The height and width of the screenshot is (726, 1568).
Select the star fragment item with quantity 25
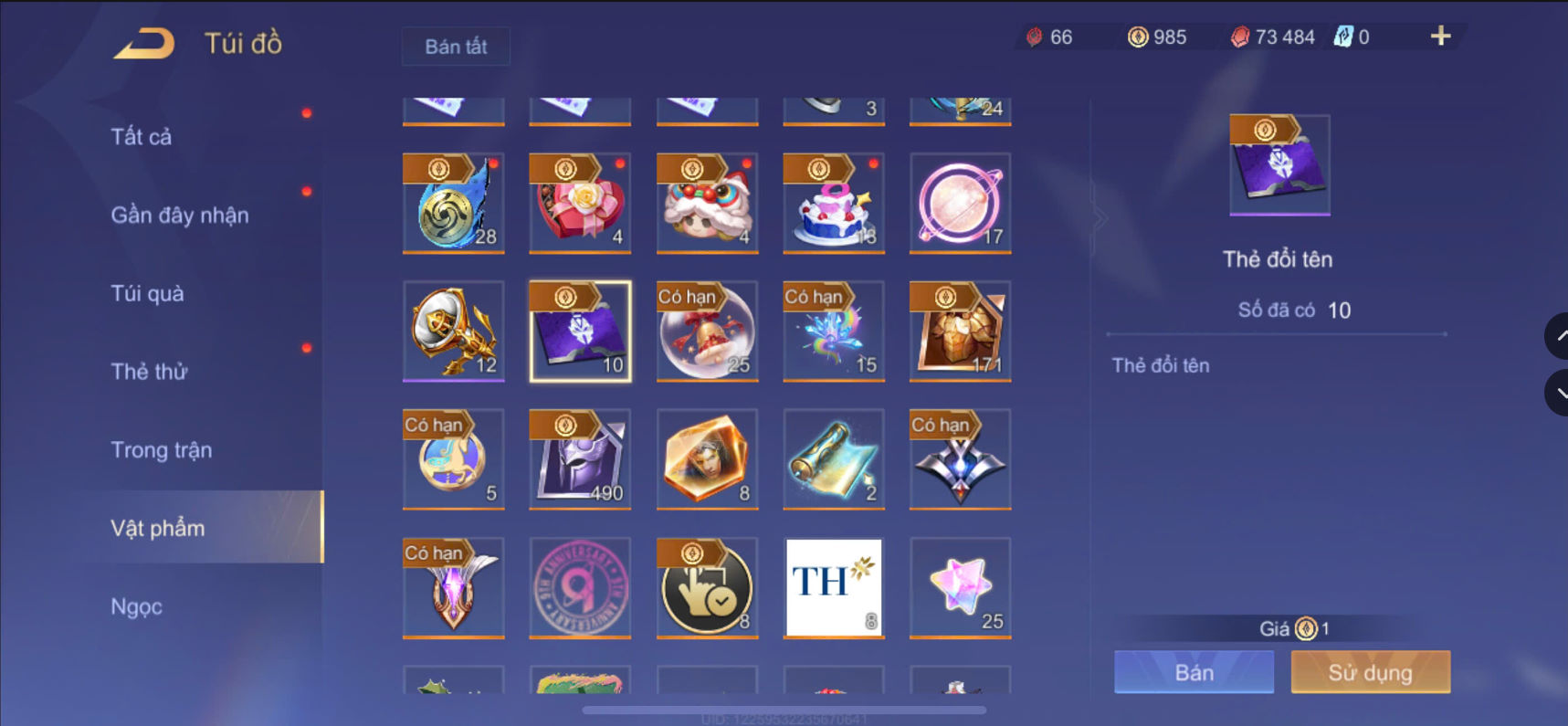[959, 587]
